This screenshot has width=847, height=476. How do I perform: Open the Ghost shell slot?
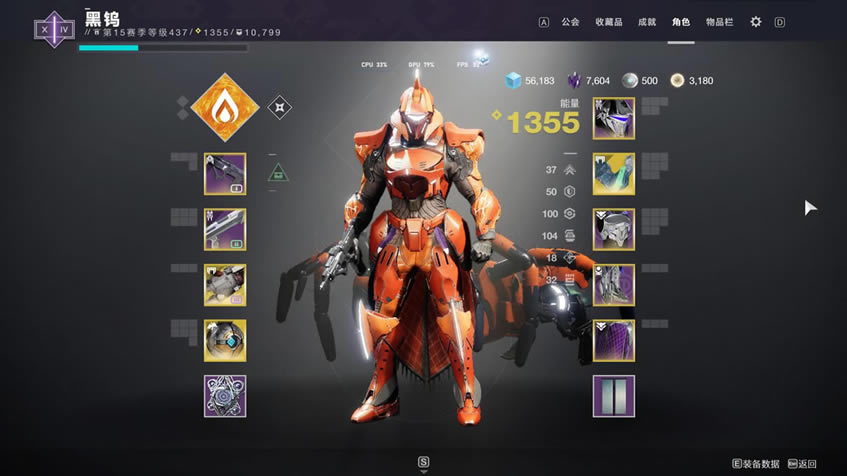tap(224, 340)
